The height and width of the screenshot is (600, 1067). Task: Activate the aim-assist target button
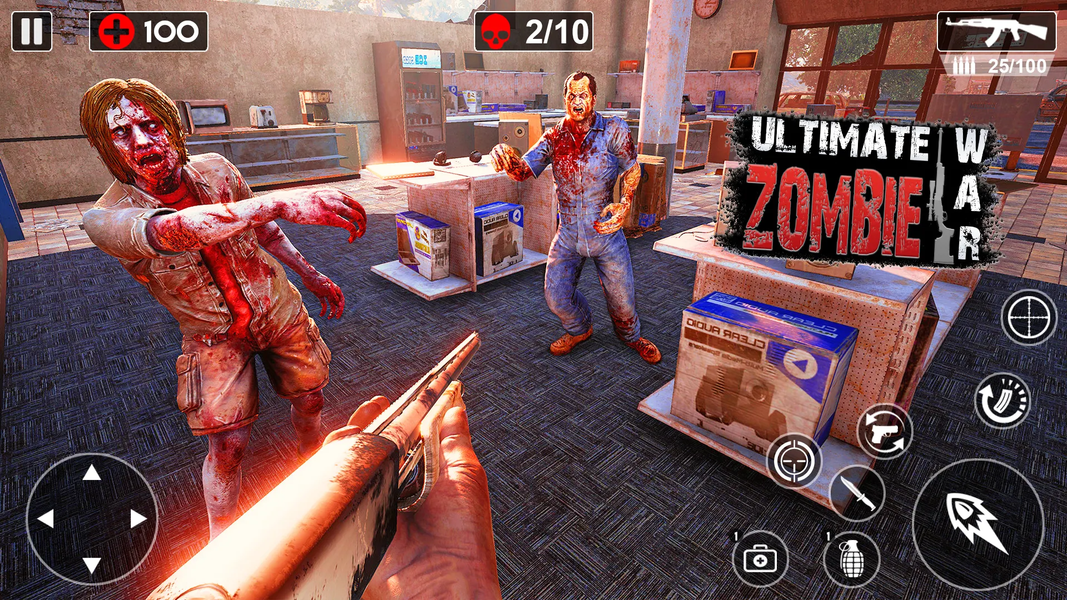click(x=794, y=461)
